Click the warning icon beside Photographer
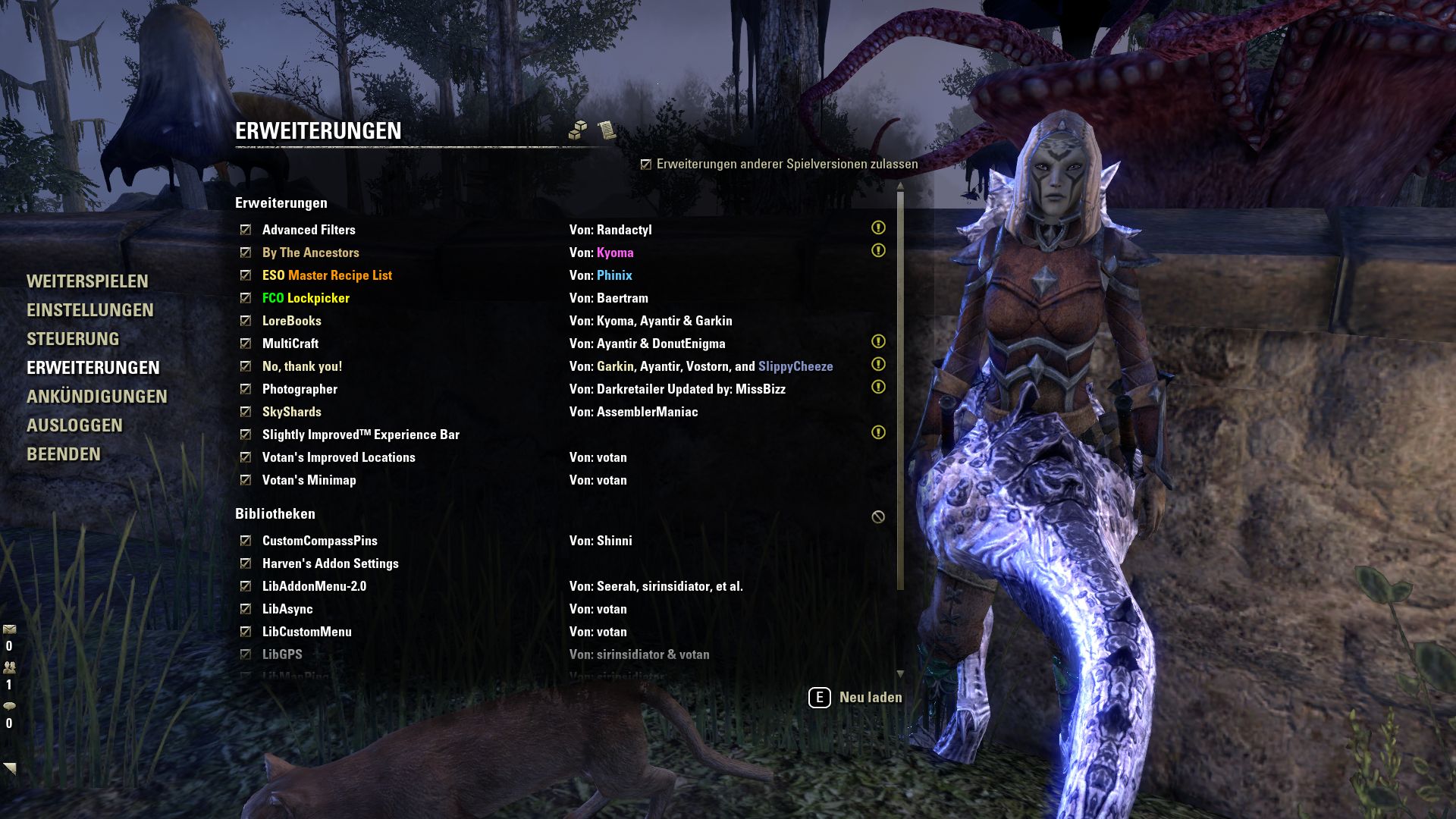The width and height of the screenshot is (1456, 819). tap(878, 387)
